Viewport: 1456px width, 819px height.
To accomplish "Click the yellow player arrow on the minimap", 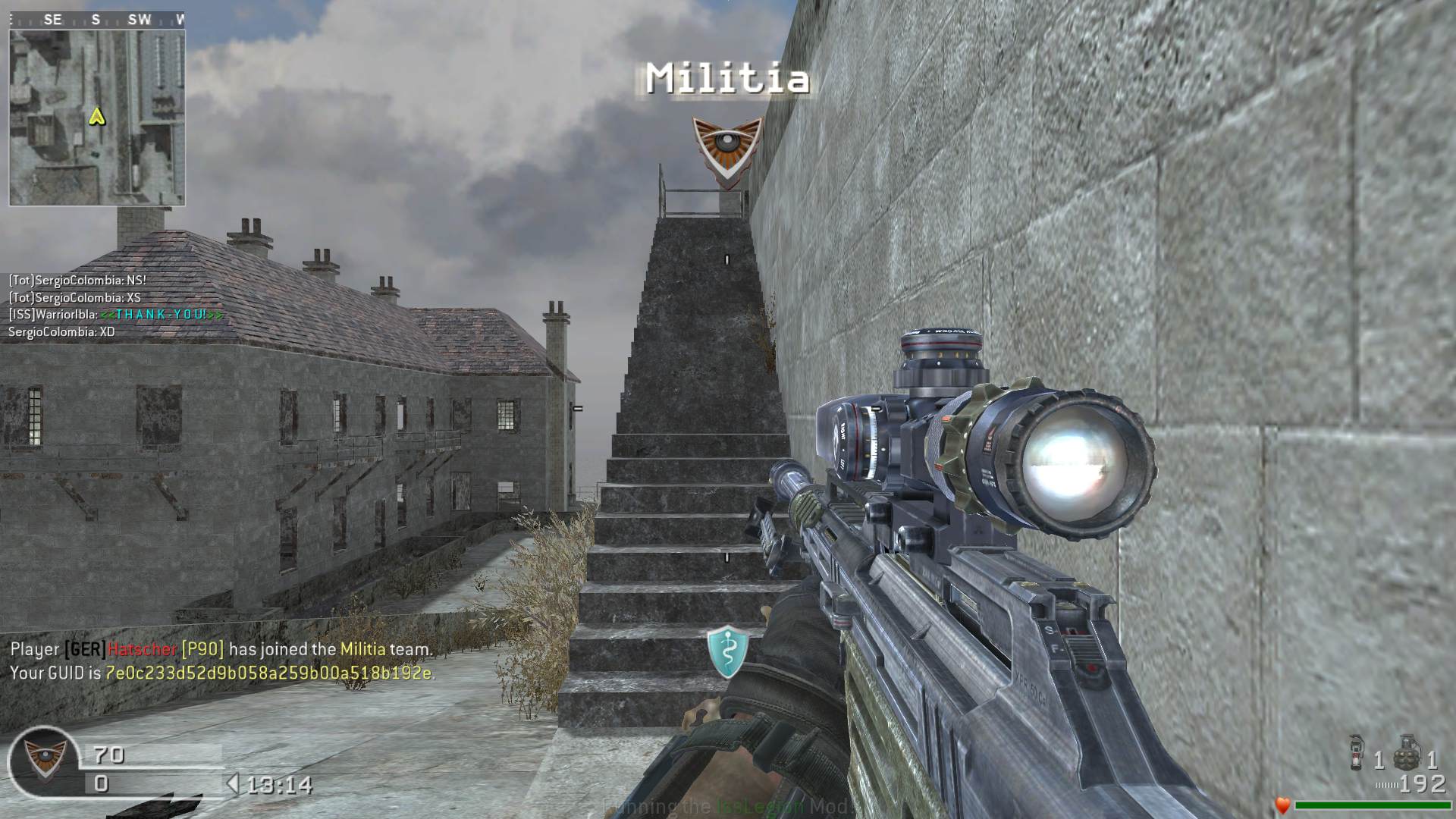I will click(x=96, y=116).
